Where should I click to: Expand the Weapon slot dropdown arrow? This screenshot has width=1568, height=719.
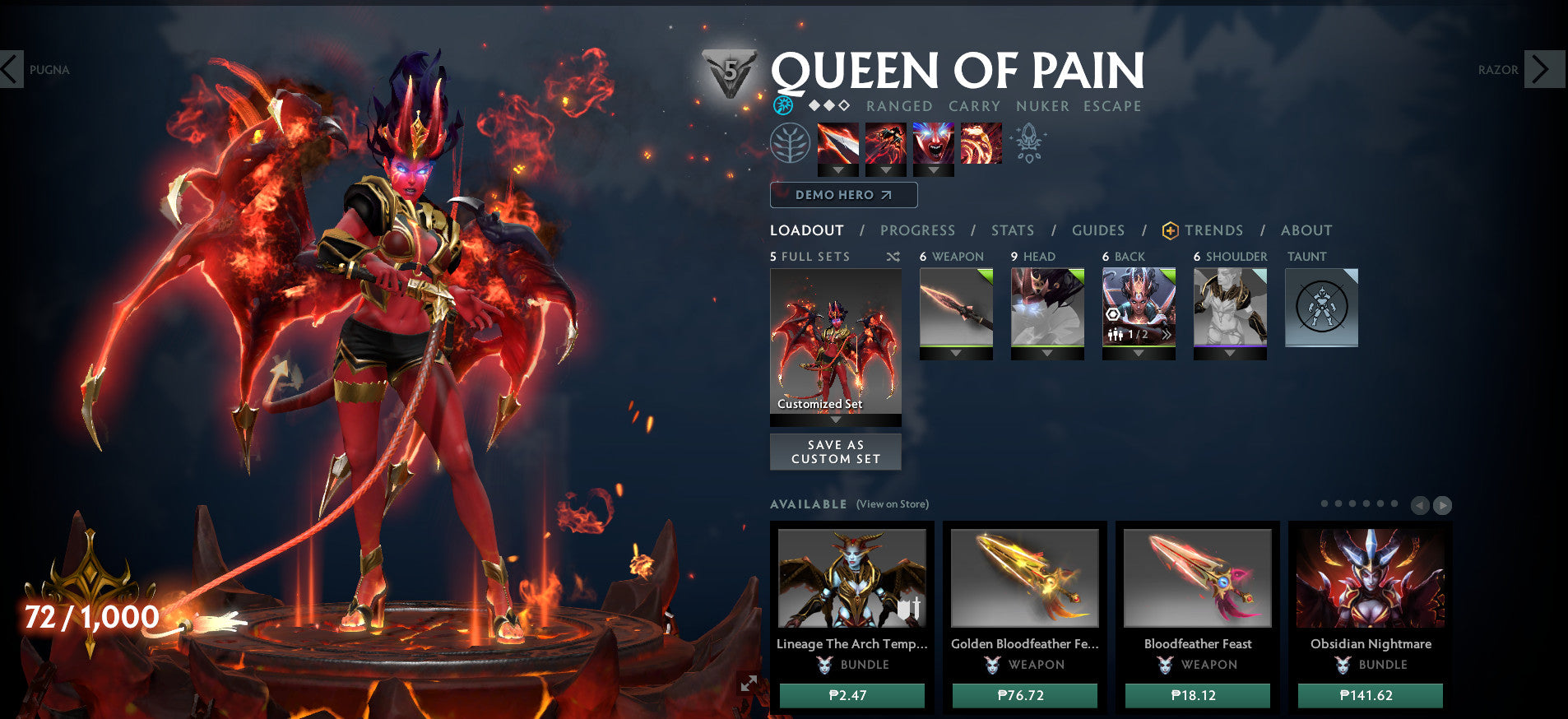click(955, 353)
